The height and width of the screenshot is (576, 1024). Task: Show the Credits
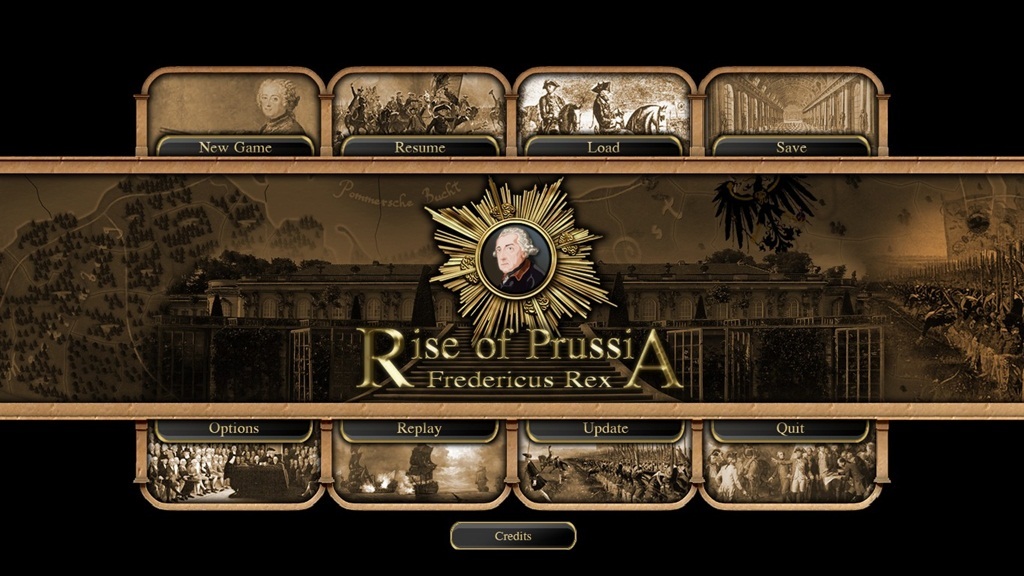pyautogui.click(x=513, y=536)
